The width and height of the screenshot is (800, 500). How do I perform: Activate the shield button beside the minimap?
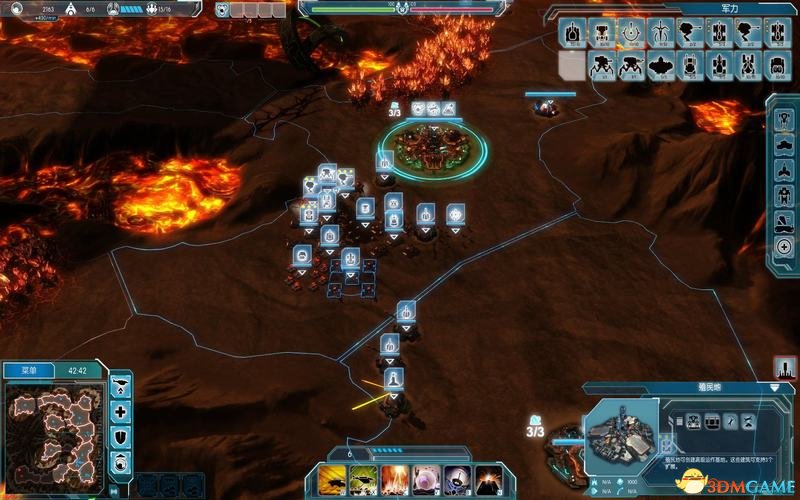(x=120, y=436)
